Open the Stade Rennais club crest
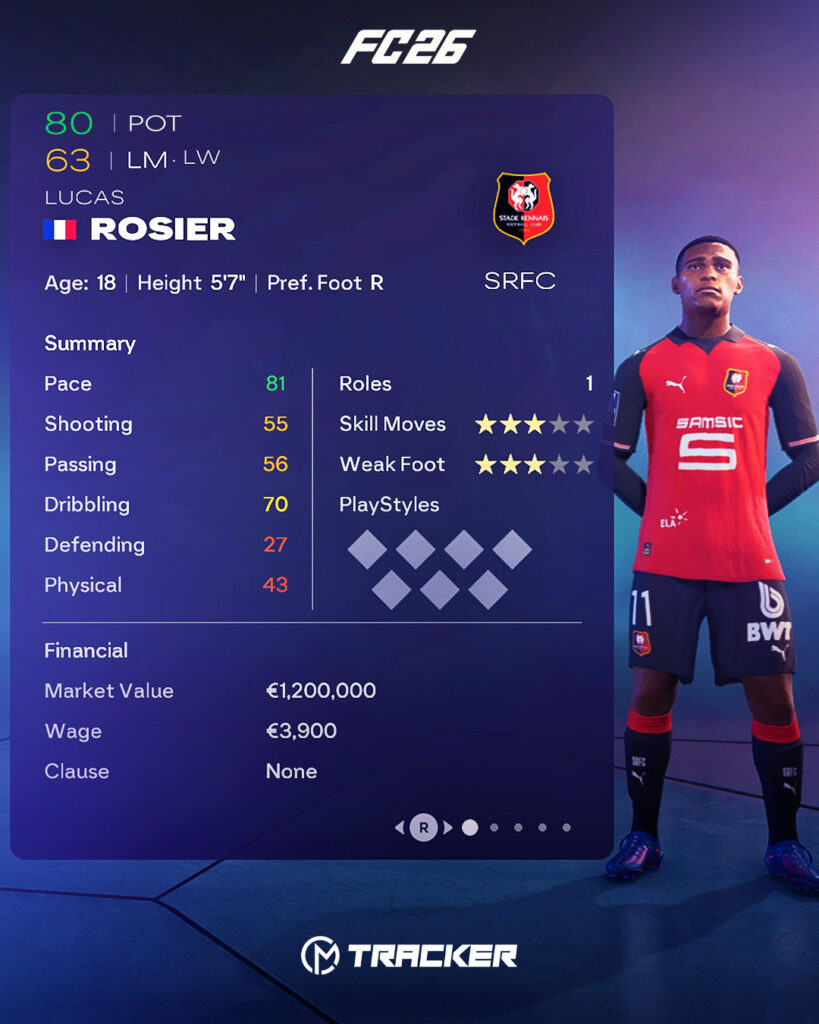Viewport: 819px width, 1024px height. pyautogui.click(x=523, y=207)
